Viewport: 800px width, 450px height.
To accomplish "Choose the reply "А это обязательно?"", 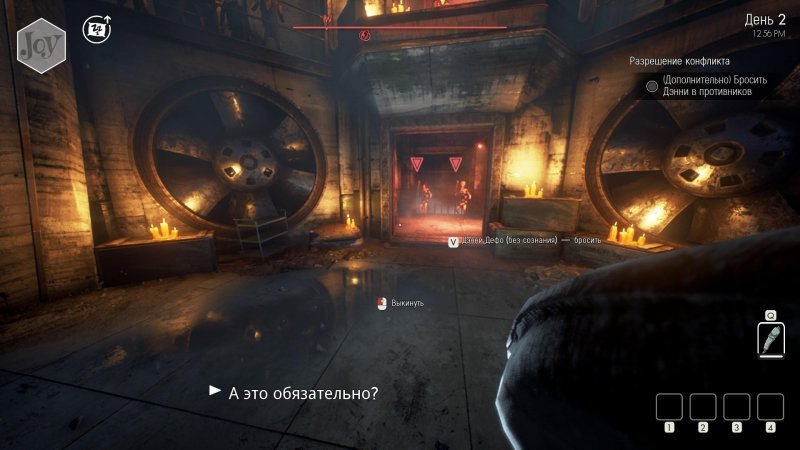I will pyautogui.click(x=303, y=393).
